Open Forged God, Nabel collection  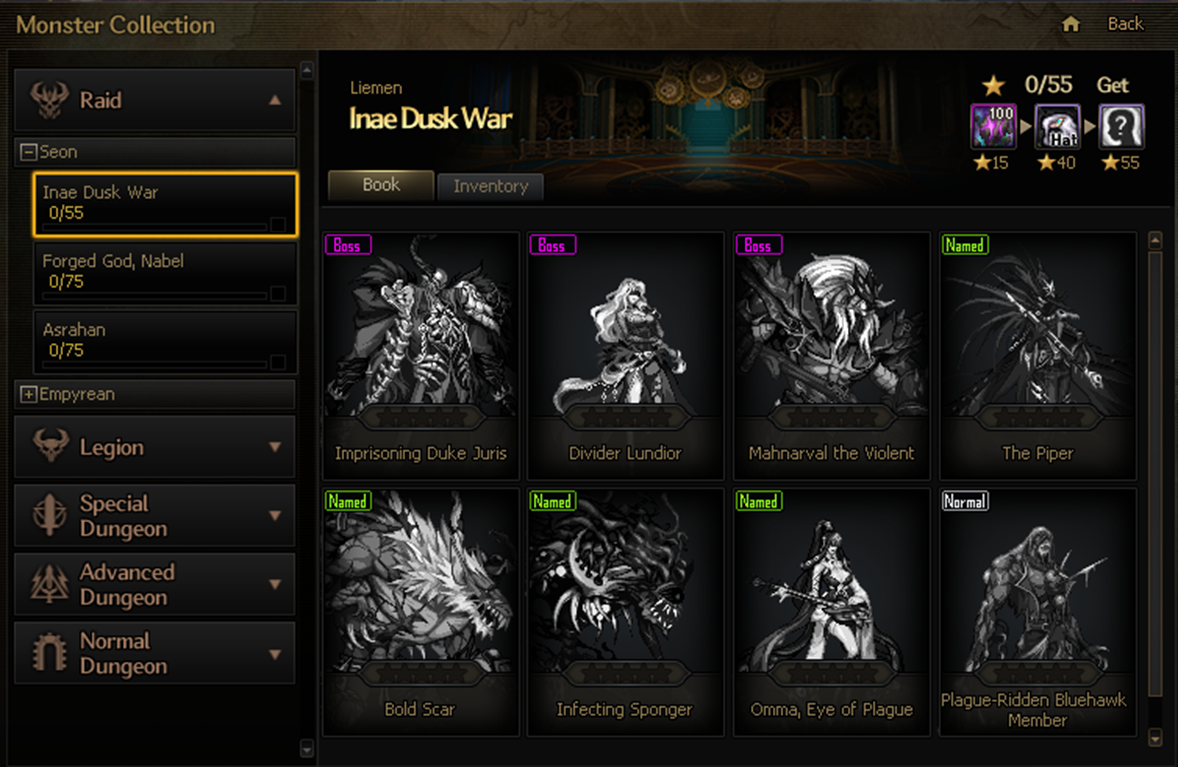pos(165,272)
